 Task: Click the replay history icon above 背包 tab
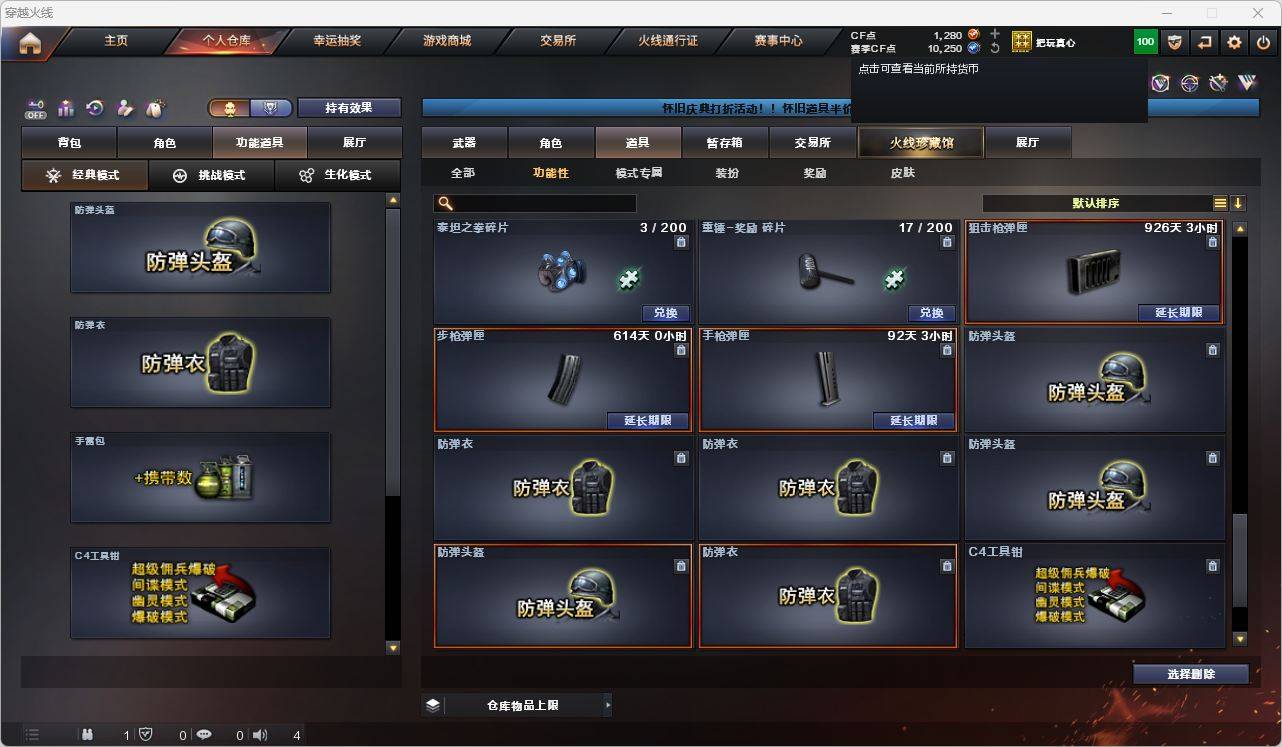(94, 108)
